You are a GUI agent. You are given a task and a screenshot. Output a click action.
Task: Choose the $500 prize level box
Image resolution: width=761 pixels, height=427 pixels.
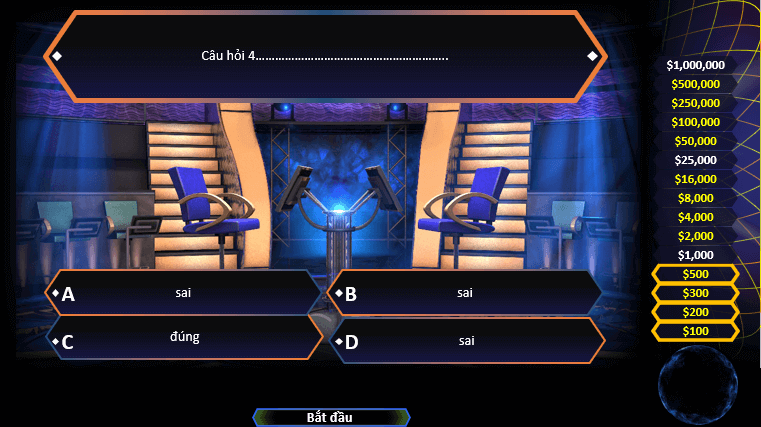[695, 274]
